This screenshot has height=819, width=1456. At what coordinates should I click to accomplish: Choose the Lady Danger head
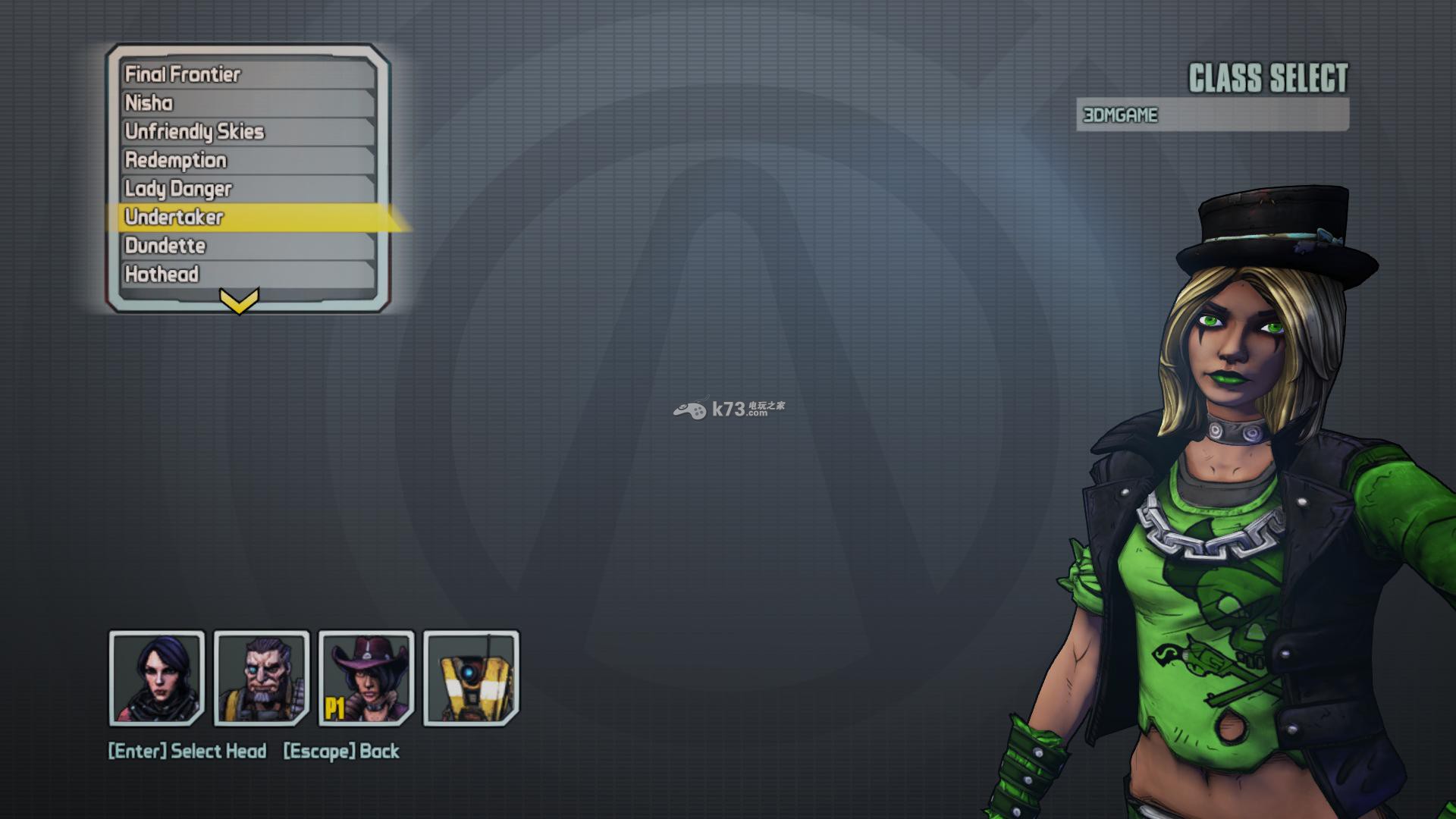[x=248, y=189]
